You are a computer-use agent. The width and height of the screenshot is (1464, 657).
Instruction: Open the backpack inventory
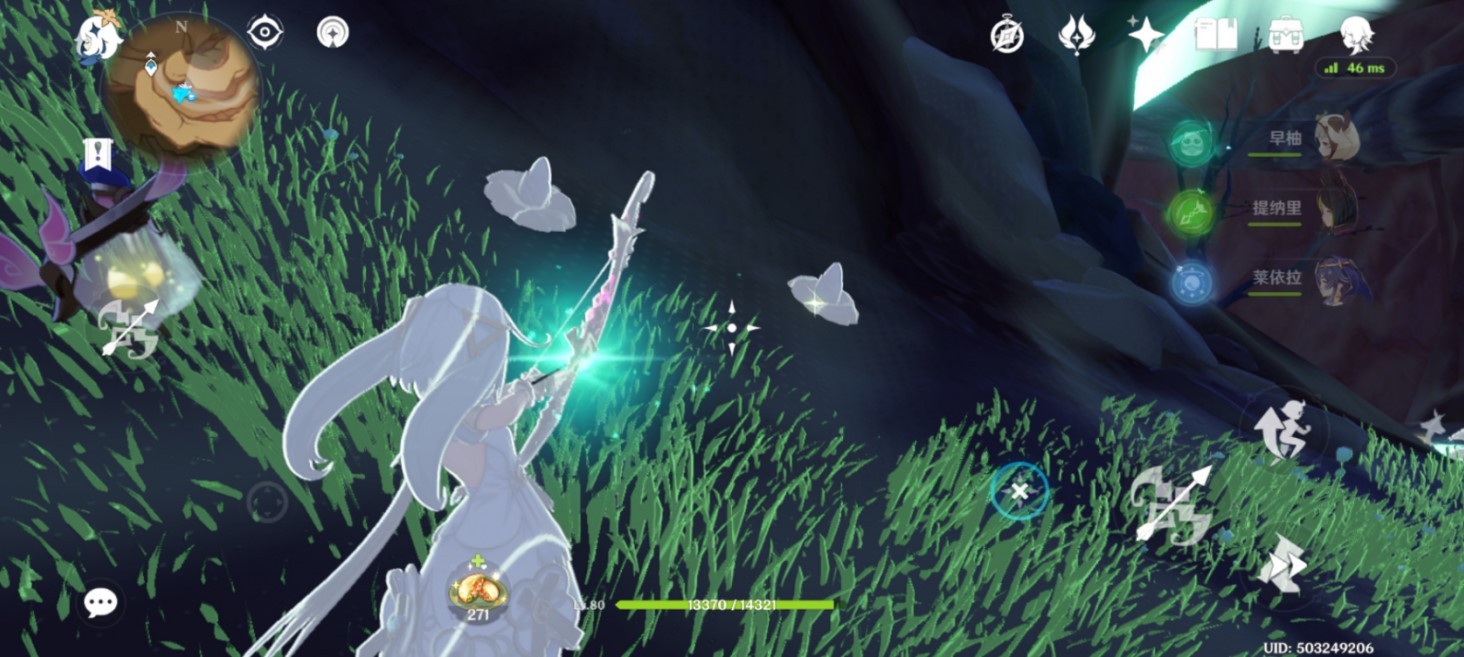point(1286,35)
